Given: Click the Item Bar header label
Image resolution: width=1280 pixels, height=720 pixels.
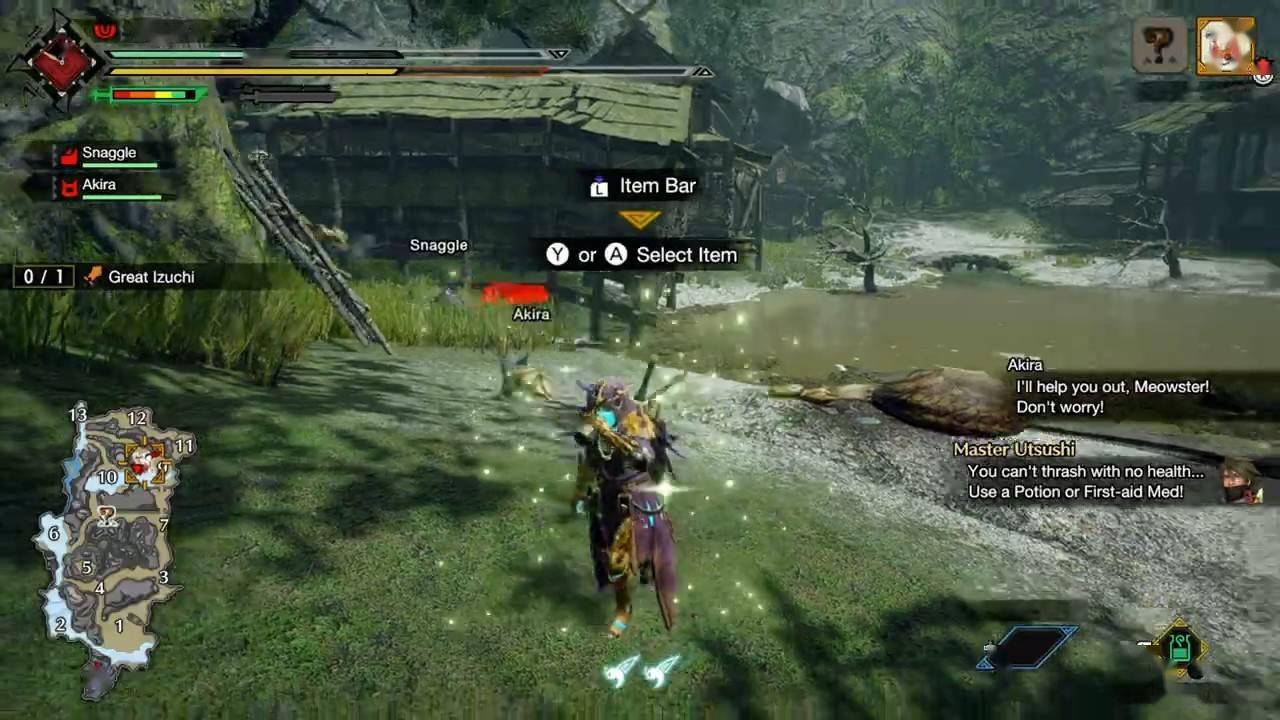Looking at the screenshot, I should click(x=656, y=185).
